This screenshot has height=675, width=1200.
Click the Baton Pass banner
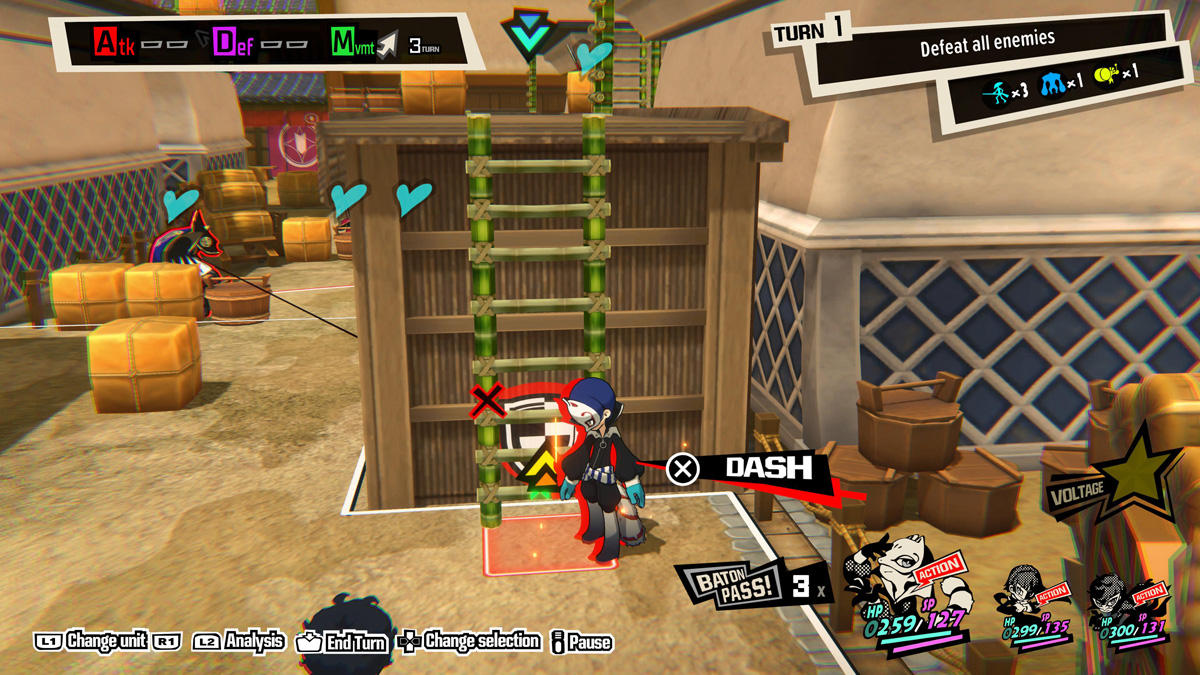(728, 587)
